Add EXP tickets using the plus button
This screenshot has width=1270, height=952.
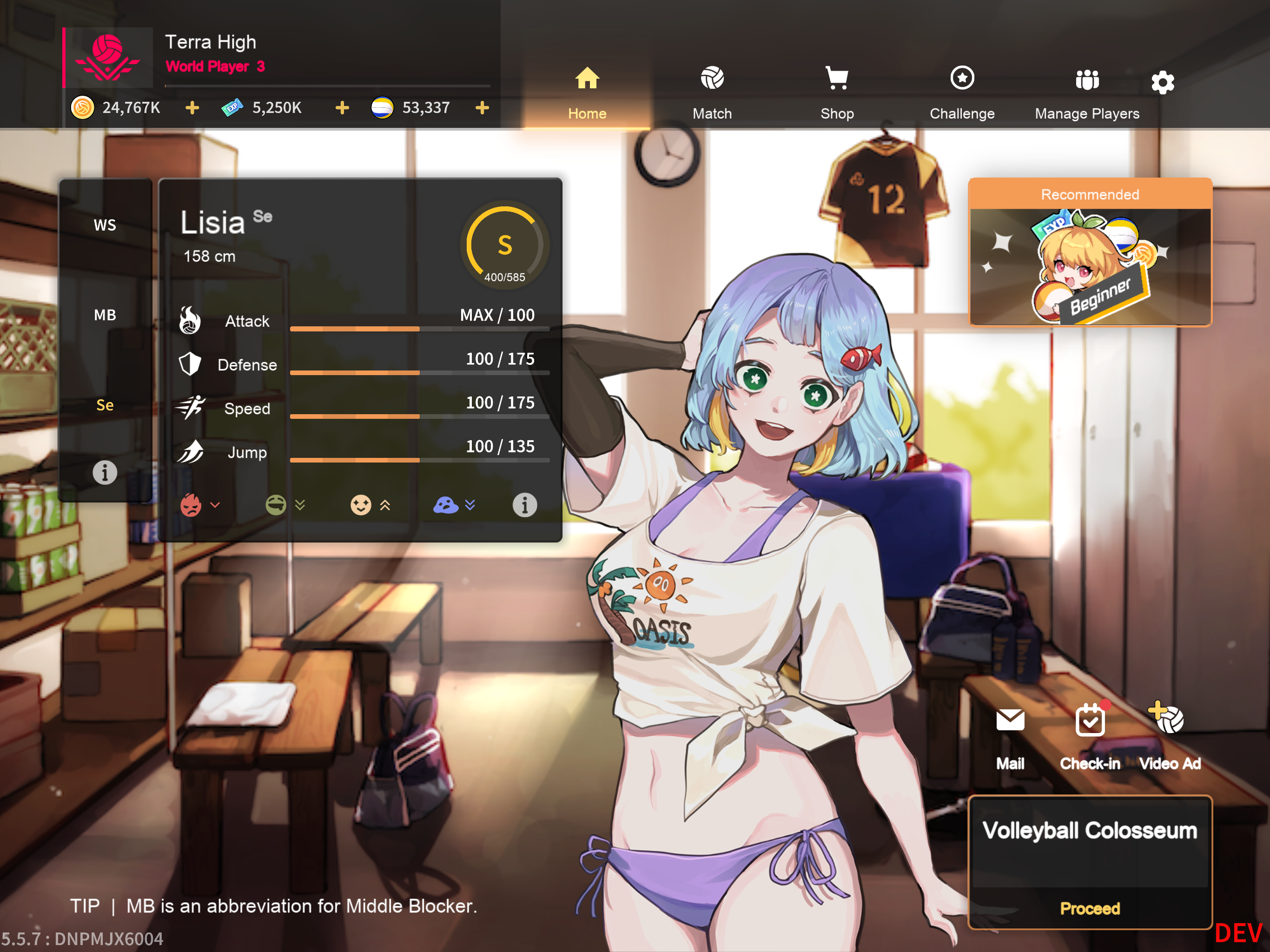click(342, 108)
